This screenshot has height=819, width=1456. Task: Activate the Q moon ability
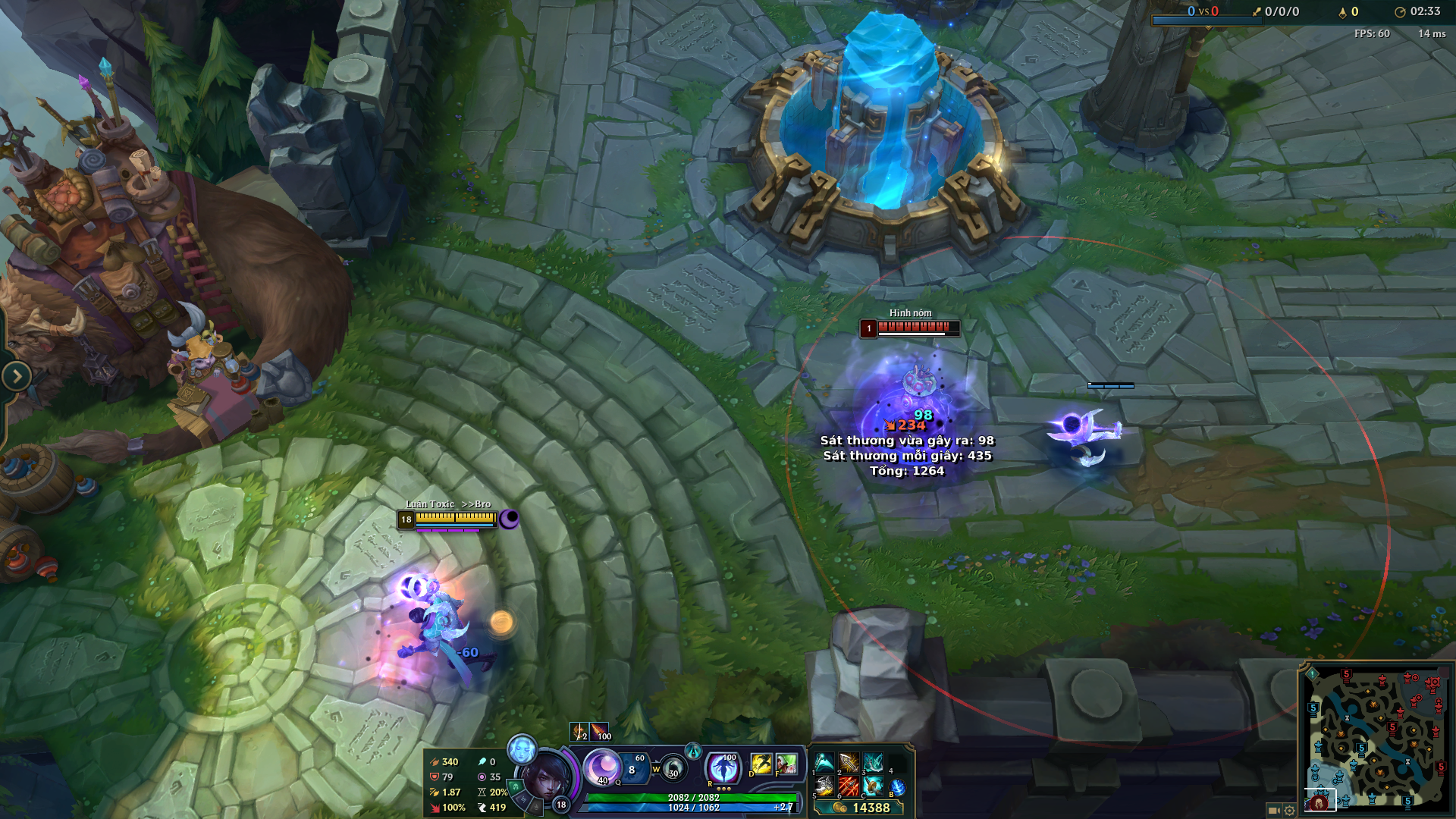pyautogui.click(x=604, y=767)
